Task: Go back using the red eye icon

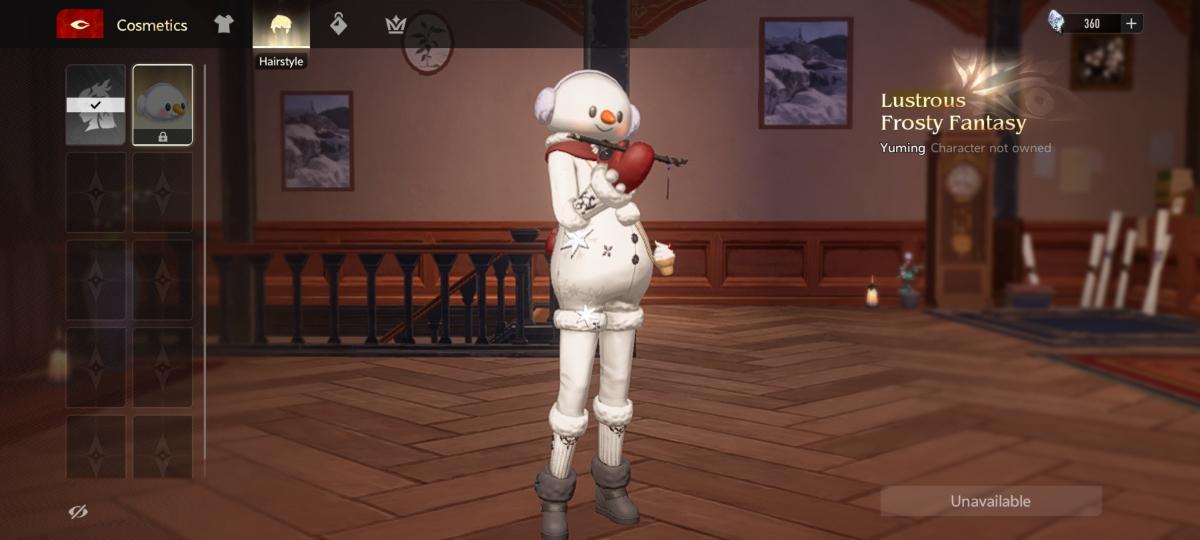Action: [80, 25]
